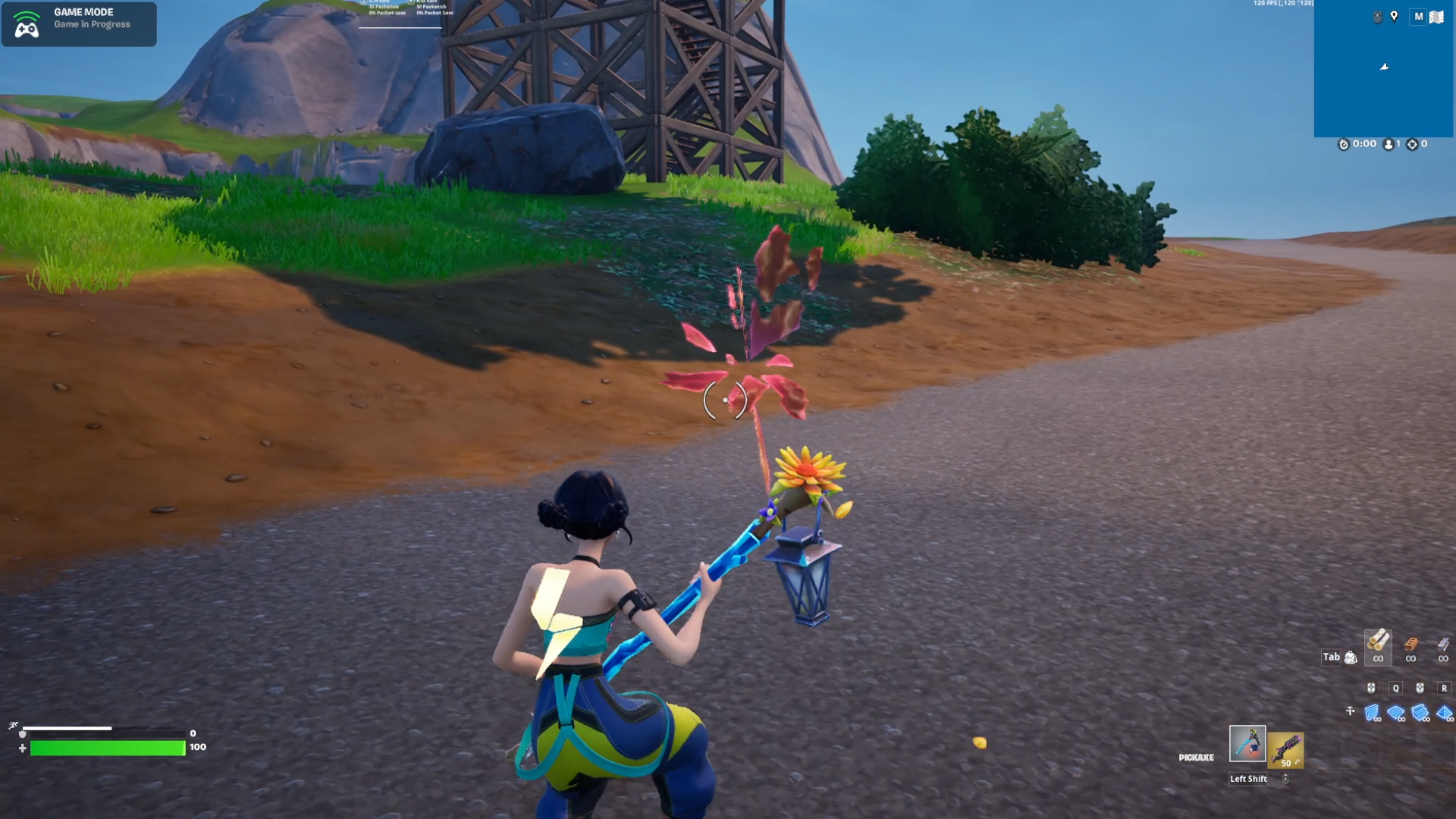The image size is (1456, 819).
Task: Select the pyramid roof building piece
Action: coord(1444,713)
